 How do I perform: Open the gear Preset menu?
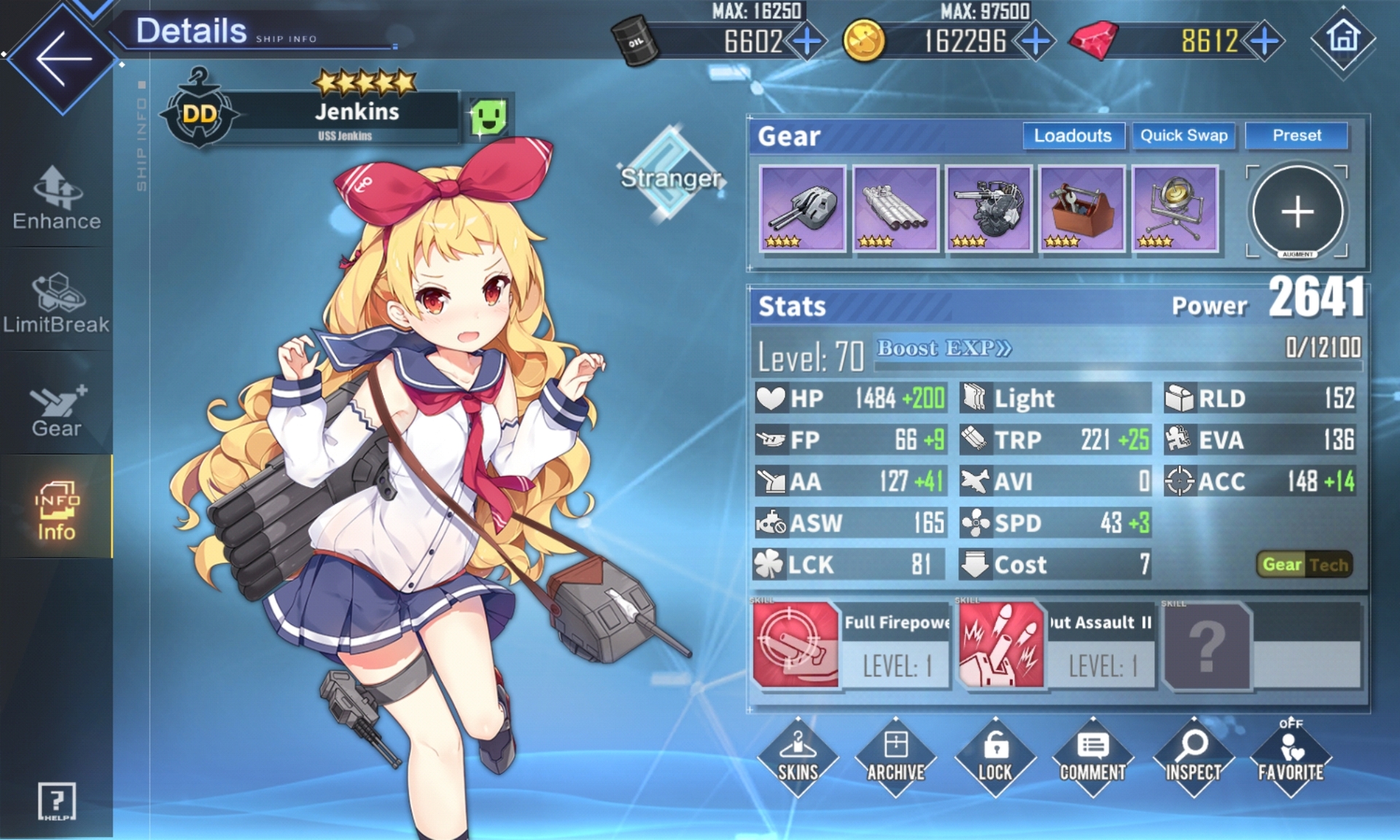1296,136
